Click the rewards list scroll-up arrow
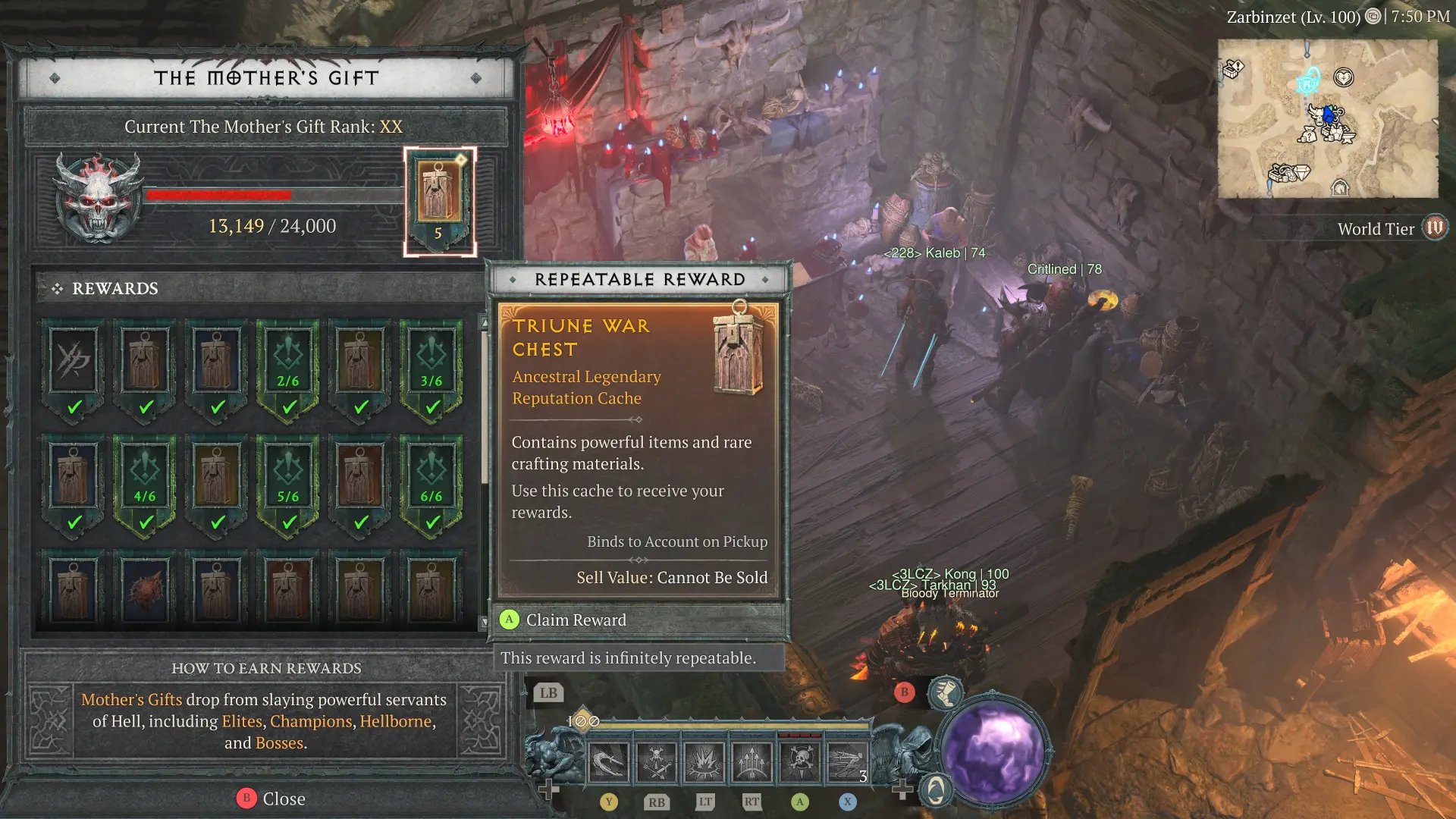This screenshot has width=1456, height=819. 485,324
